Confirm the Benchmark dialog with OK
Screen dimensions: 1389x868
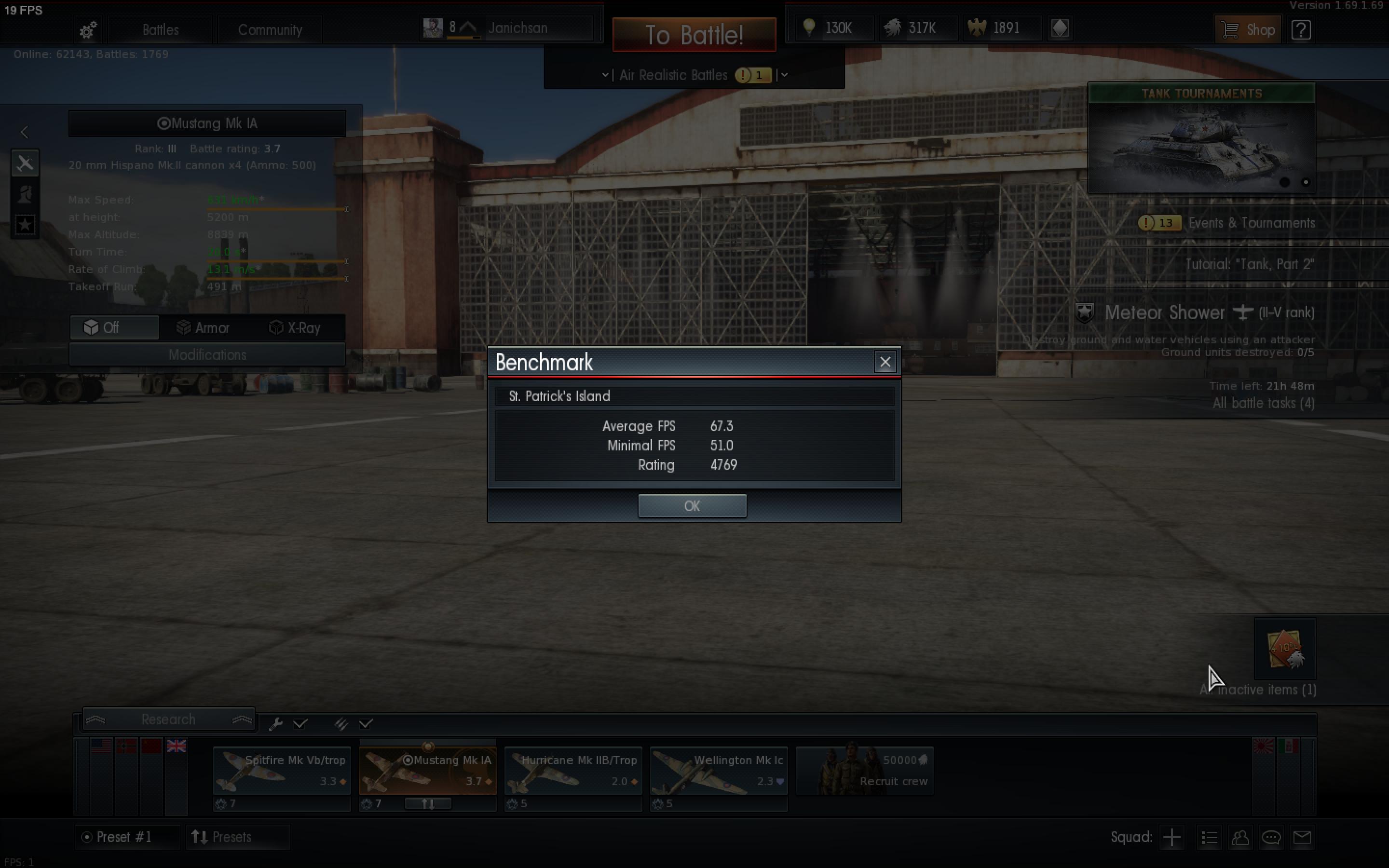click(x=692, y=506)
